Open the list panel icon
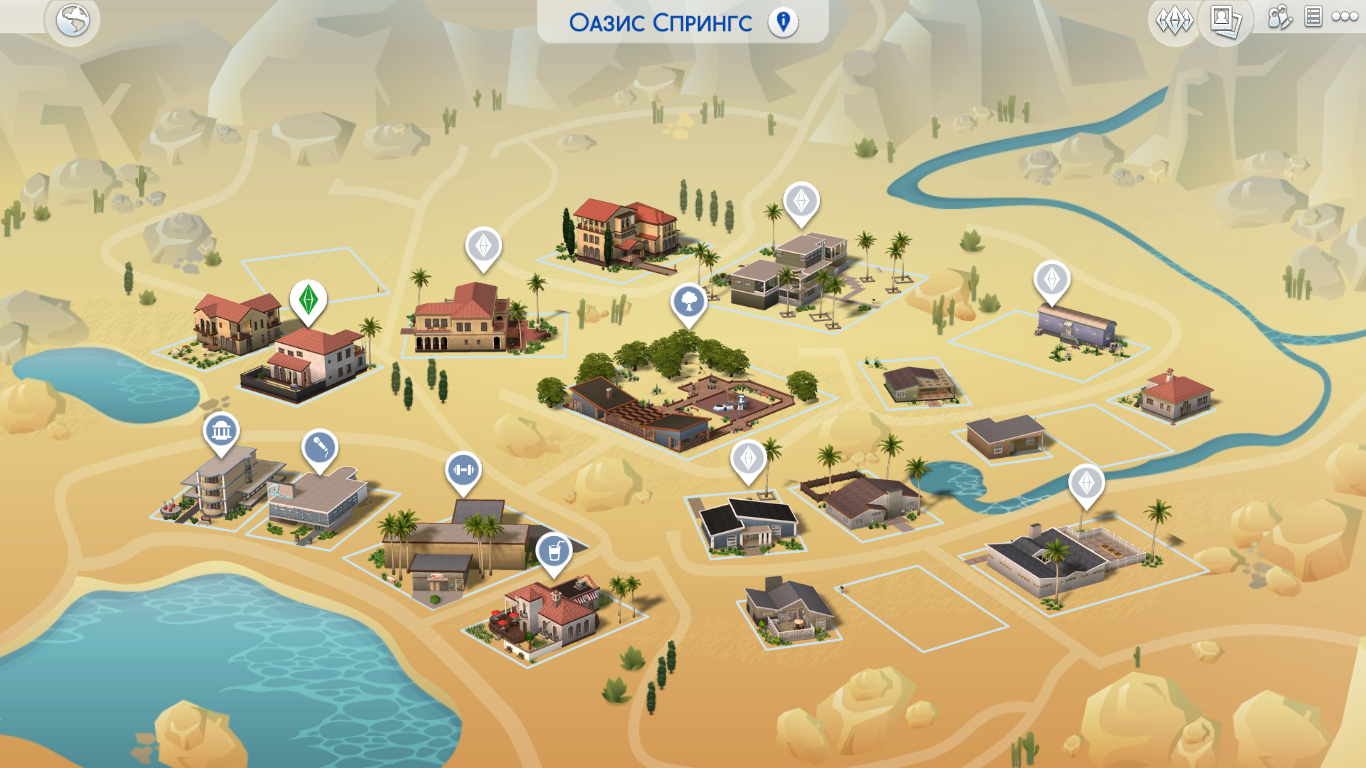This screenshot has height=768, width=1366. (x=1314, y=18)
